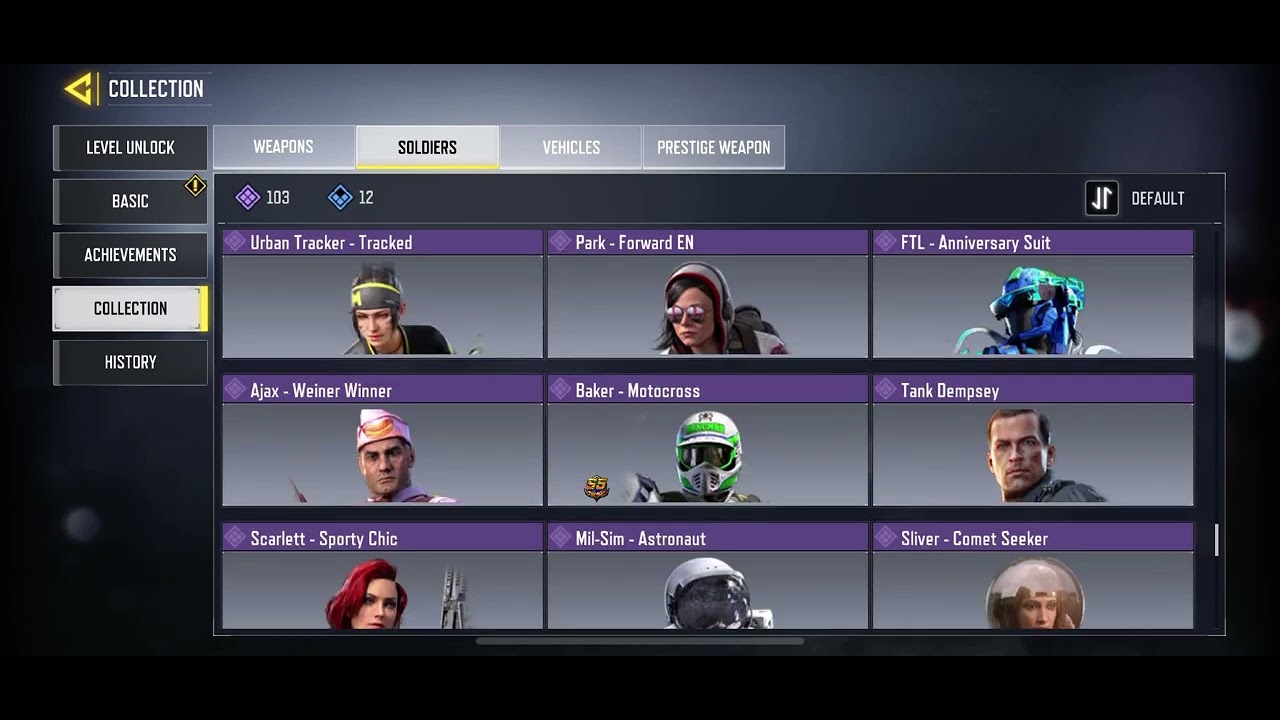
Task: Select the Soldiers tab
Action: pyautogui.click(x=427, y=147)
